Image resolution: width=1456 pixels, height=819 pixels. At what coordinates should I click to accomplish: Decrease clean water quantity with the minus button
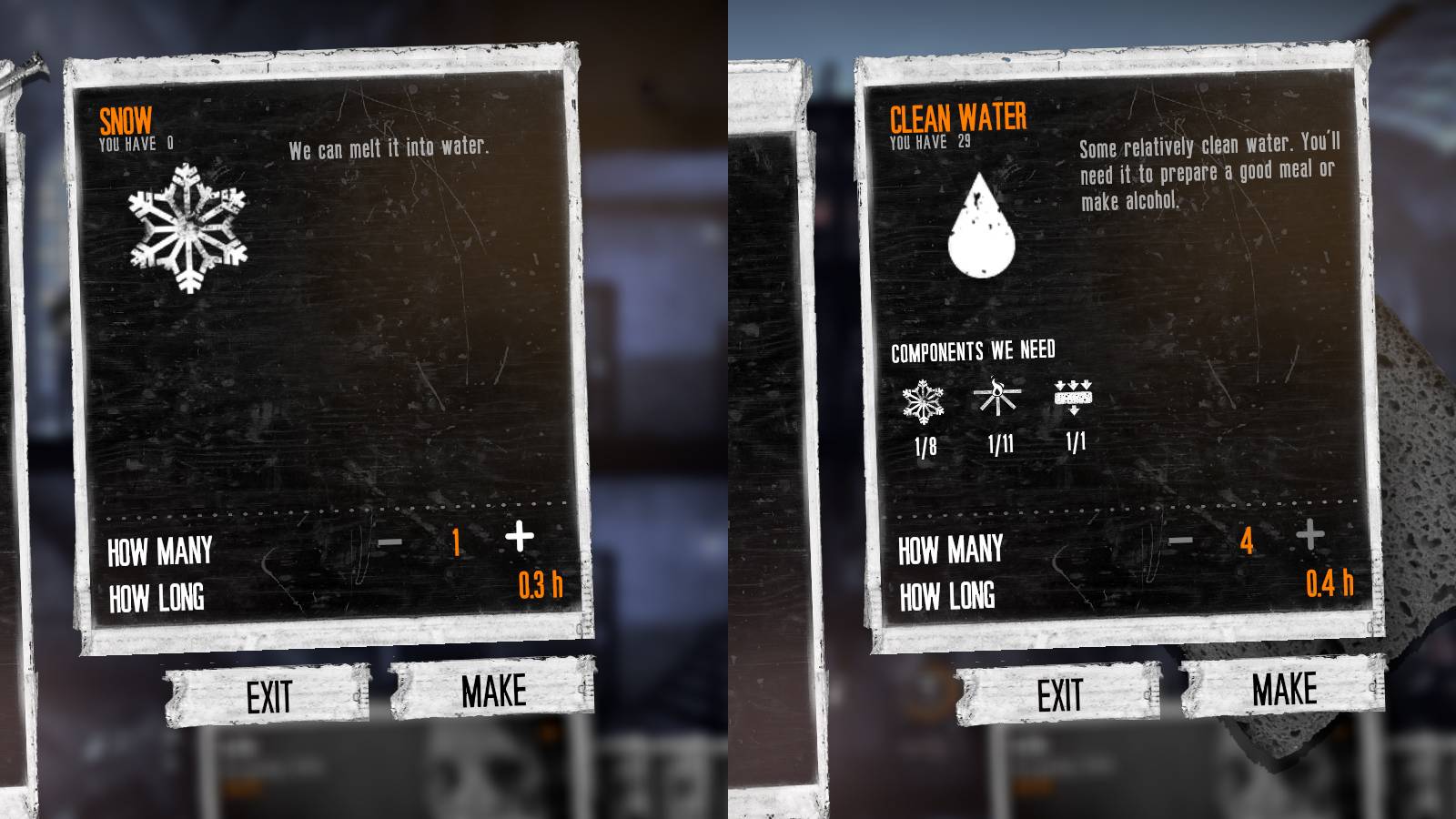coord(1183,541)
